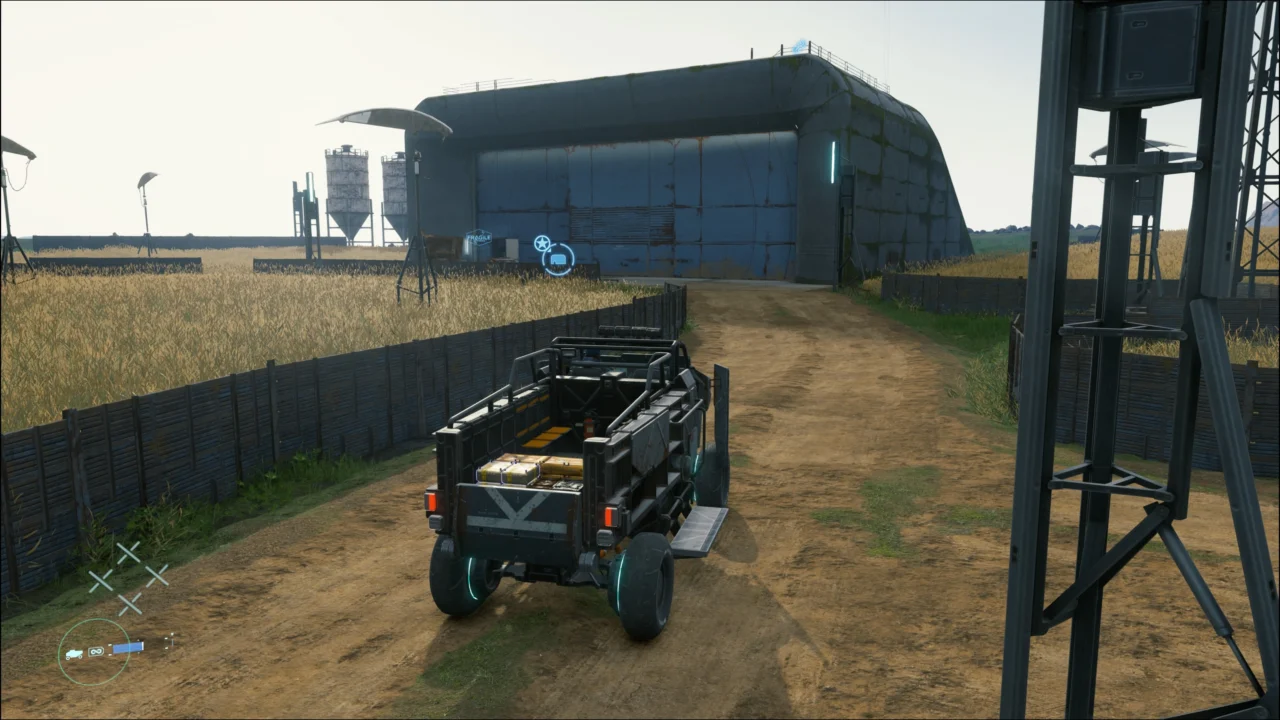This screenshot has height=720, width=1280.
Task: Open the blue cargo delivery marker near the hangar
Action: point(558,260)
